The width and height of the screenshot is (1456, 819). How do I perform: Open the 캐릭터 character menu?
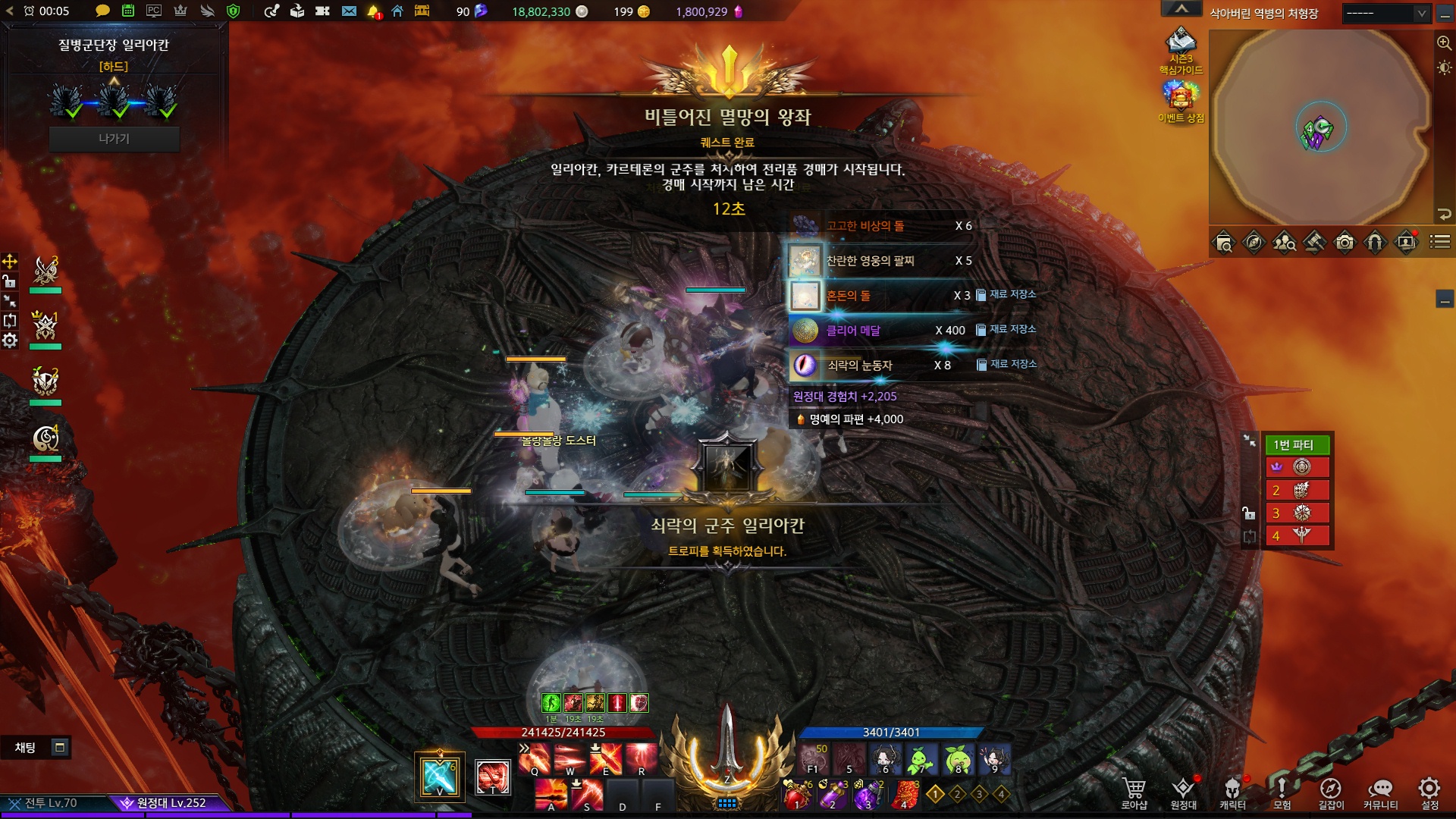[x=1232, y=793]
